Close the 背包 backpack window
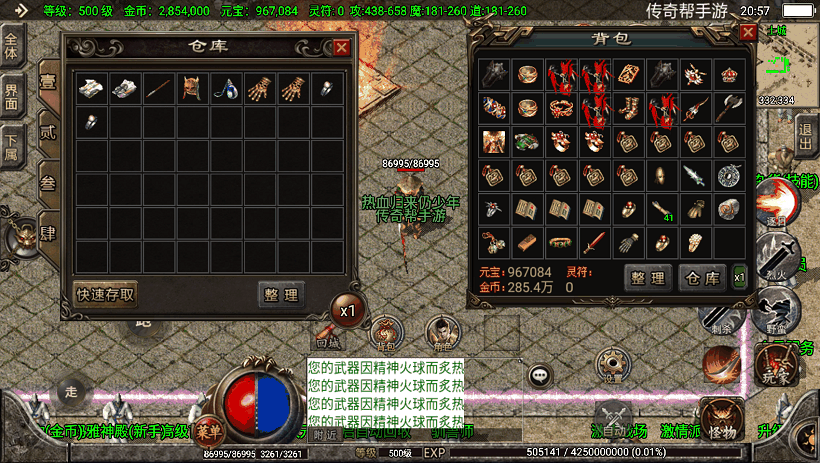The height and width of the screenshot is (463, 820). 747,32
